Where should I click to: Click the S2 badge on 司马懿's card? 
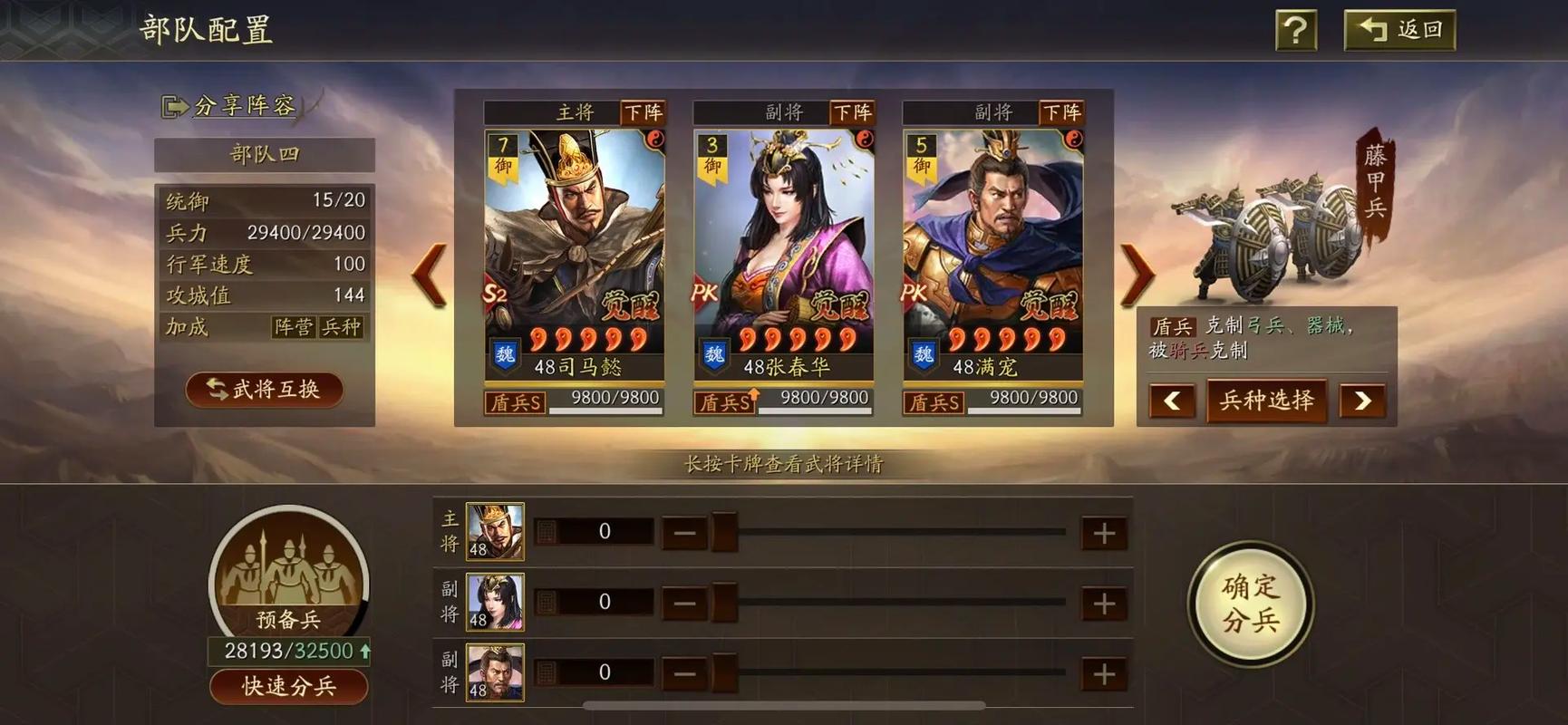[x=494, y=292]
